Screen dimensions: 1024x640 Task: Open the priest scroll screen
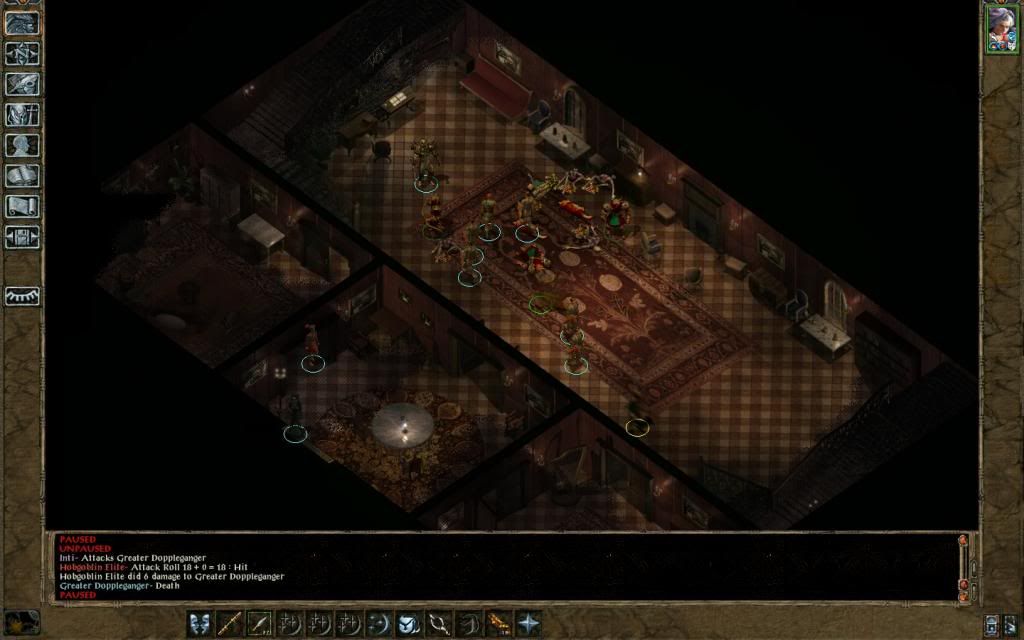pos(22,207)
